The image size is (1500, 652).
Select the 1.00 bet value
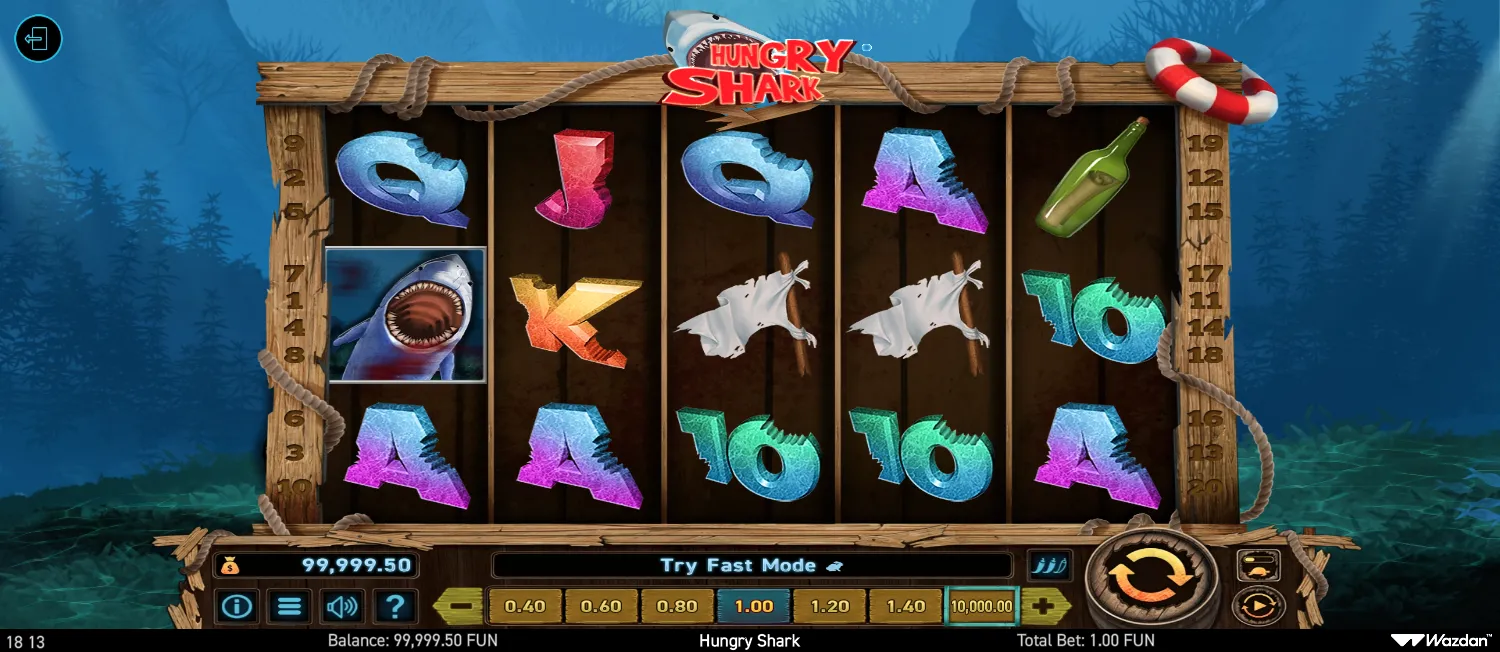click(x=754, y=606)
